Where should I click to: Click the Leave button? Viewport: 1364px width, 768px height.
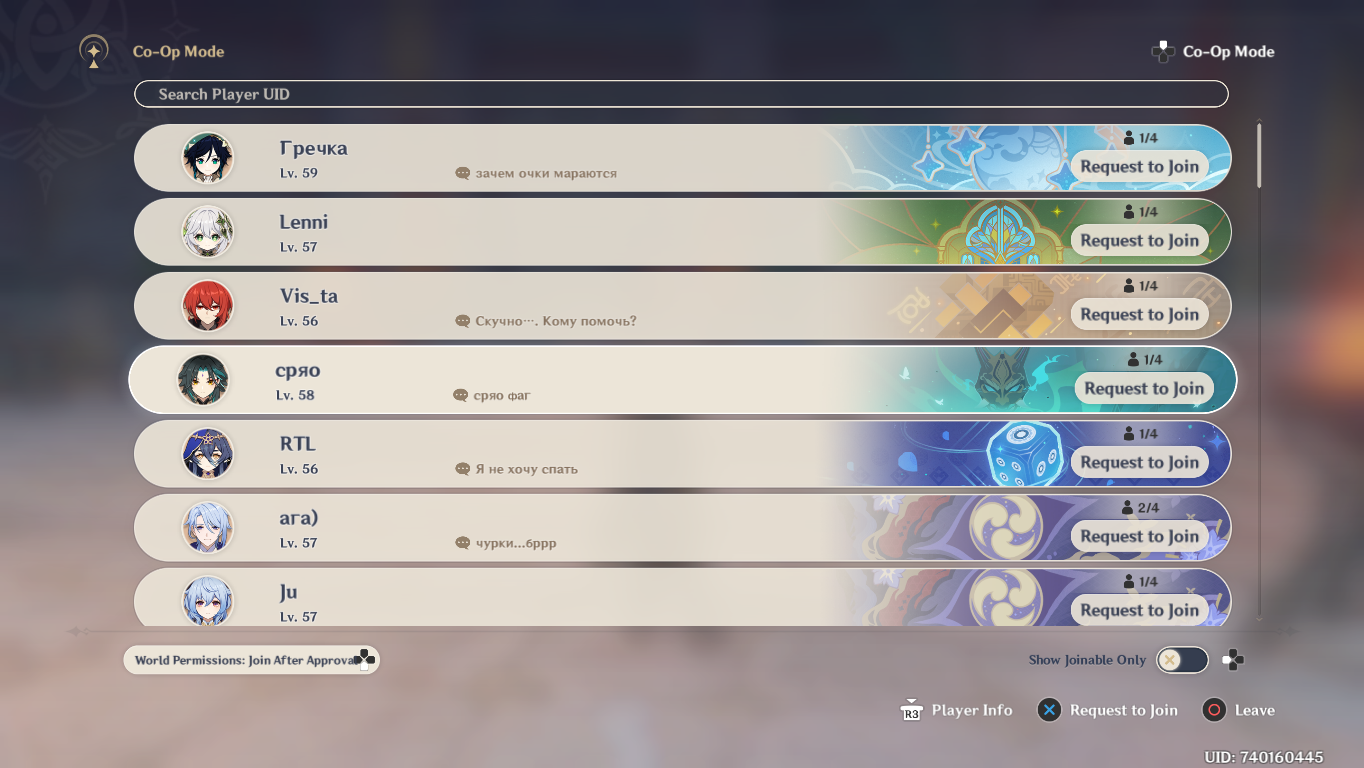(x=1240, y=710)
